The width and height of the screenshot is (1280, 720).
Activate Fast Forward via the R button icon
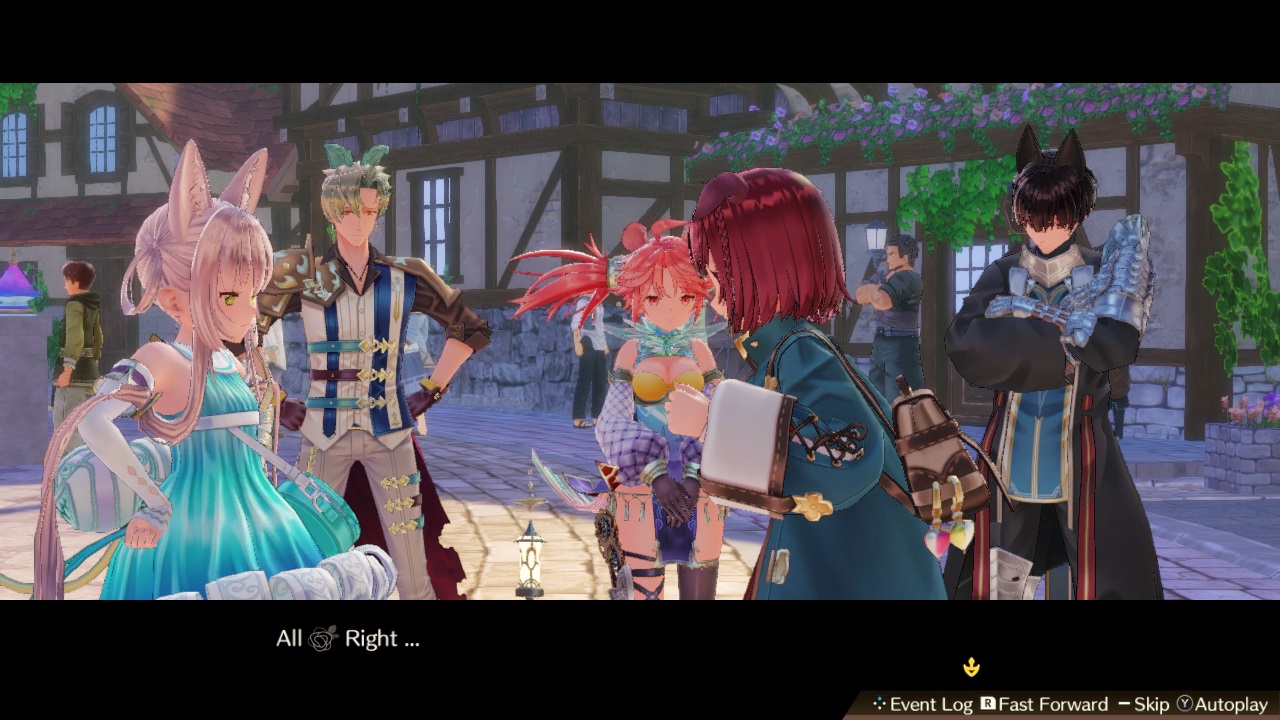coord(988,704)
